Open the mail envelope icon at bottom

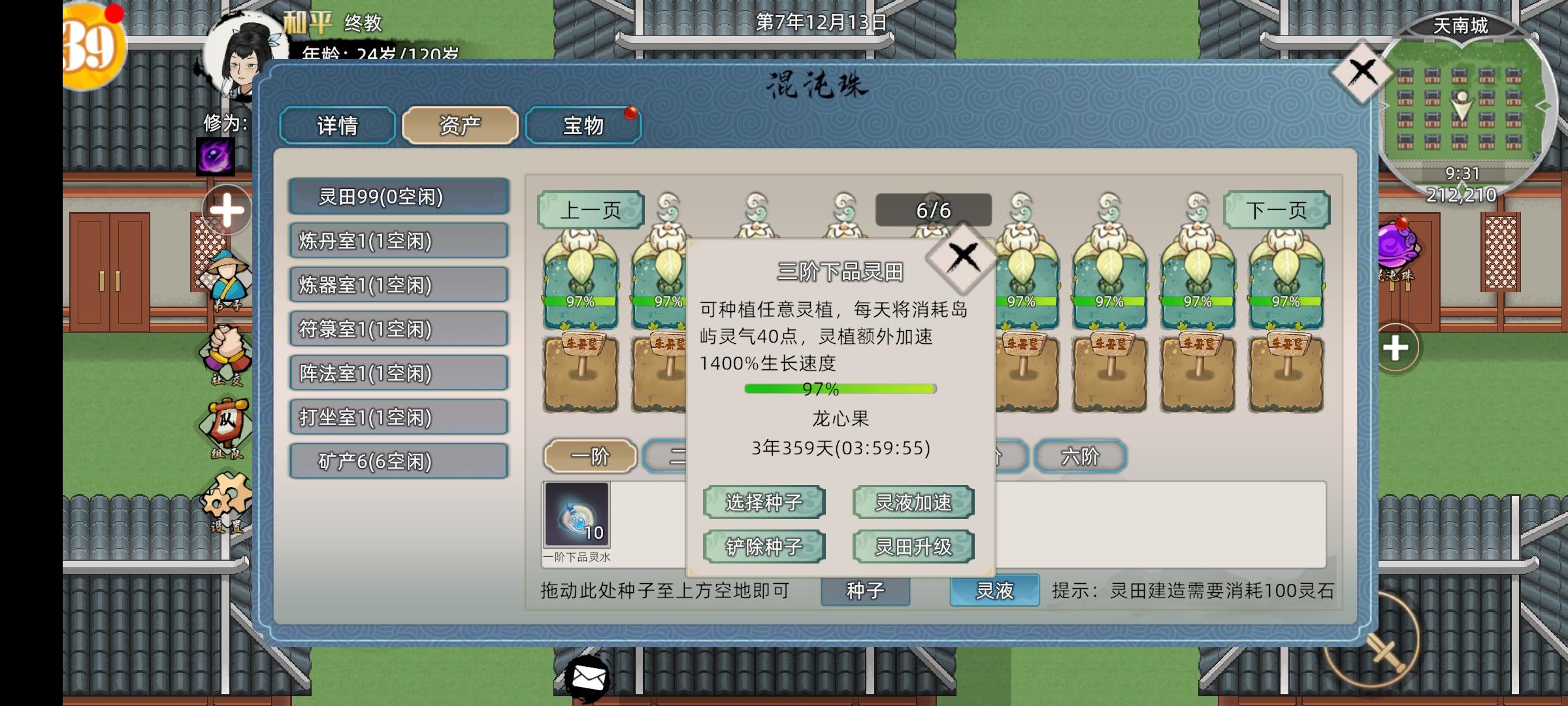[x=588, y=679]
